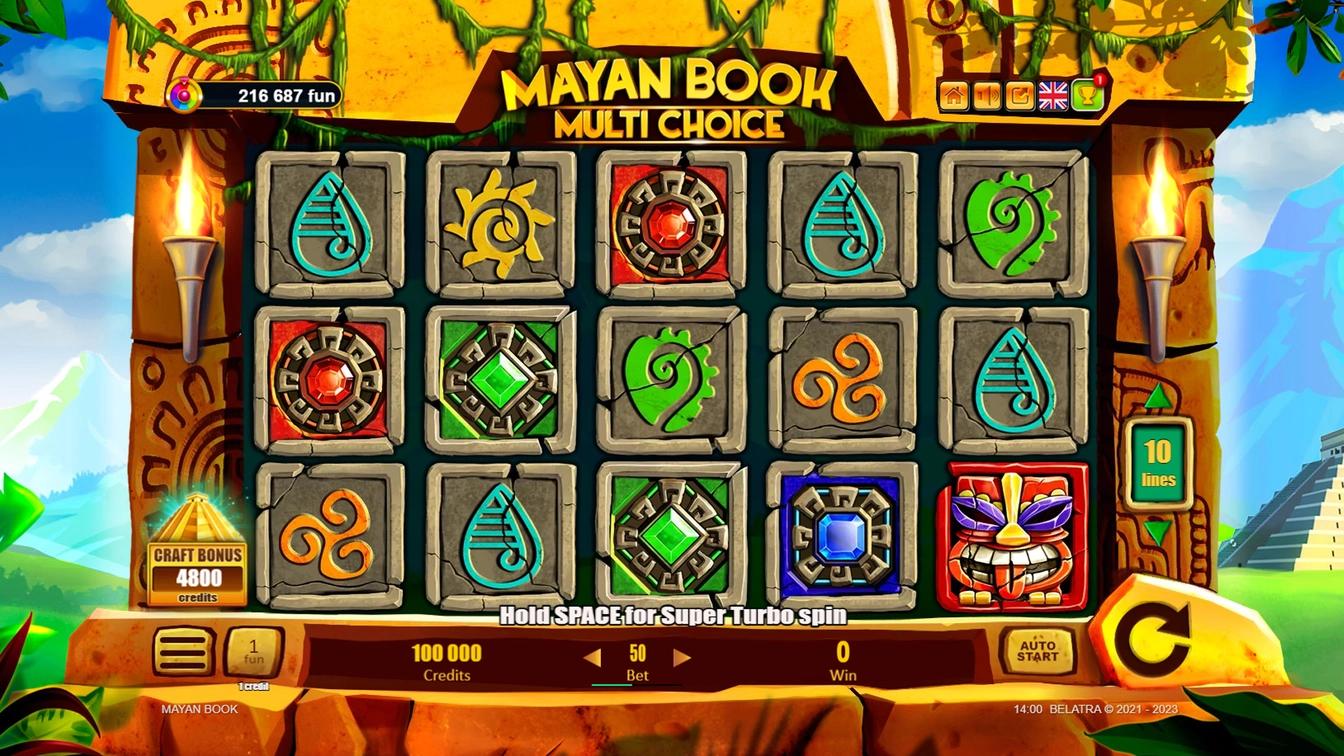Viewport: 1344px width, 756px height.
Task: Click the Craft Bonus pyramid
Action: (x=197, y=545)
